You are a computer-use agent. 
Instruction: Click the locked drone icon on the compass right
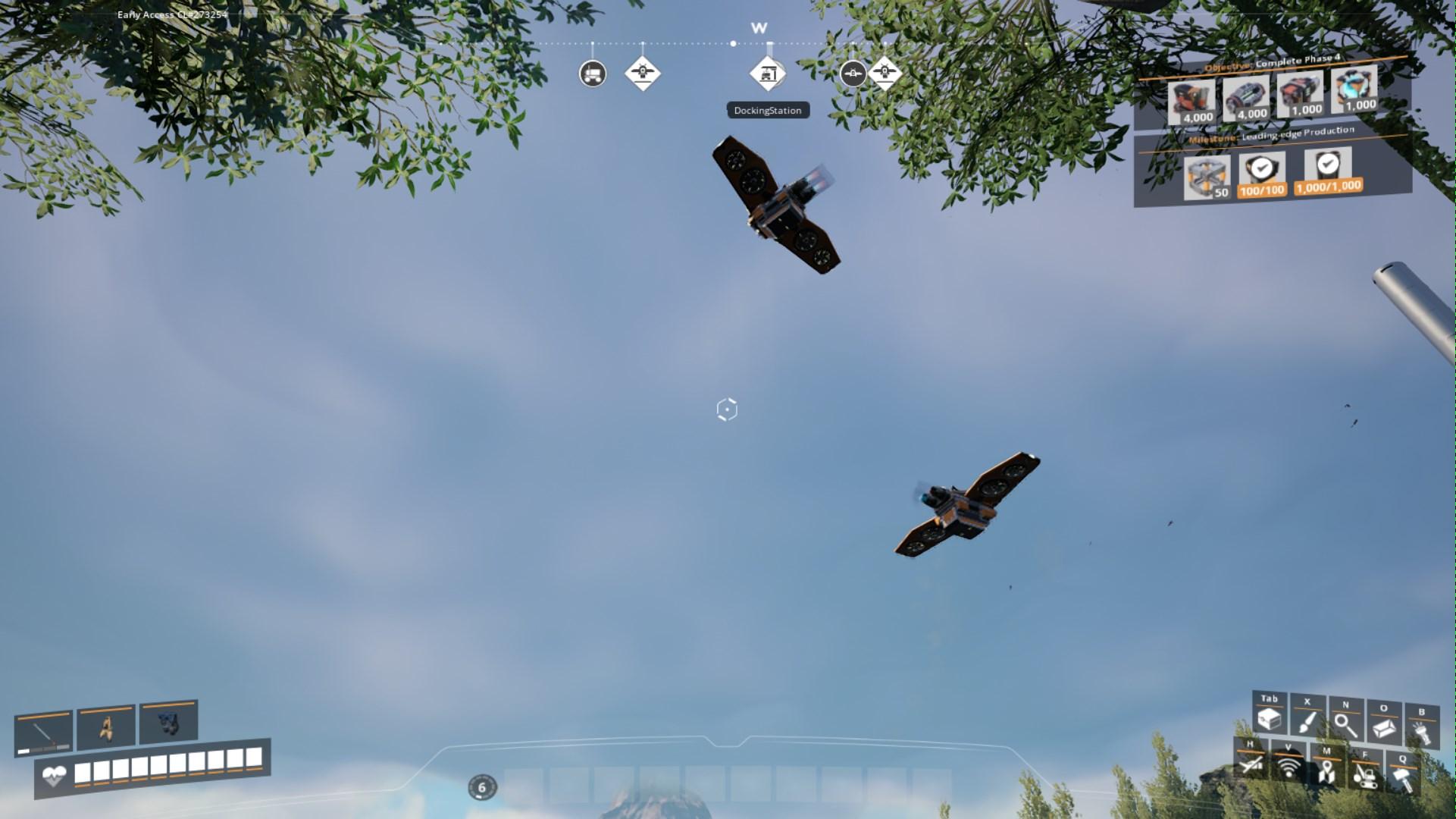click(x=854, y=74)
